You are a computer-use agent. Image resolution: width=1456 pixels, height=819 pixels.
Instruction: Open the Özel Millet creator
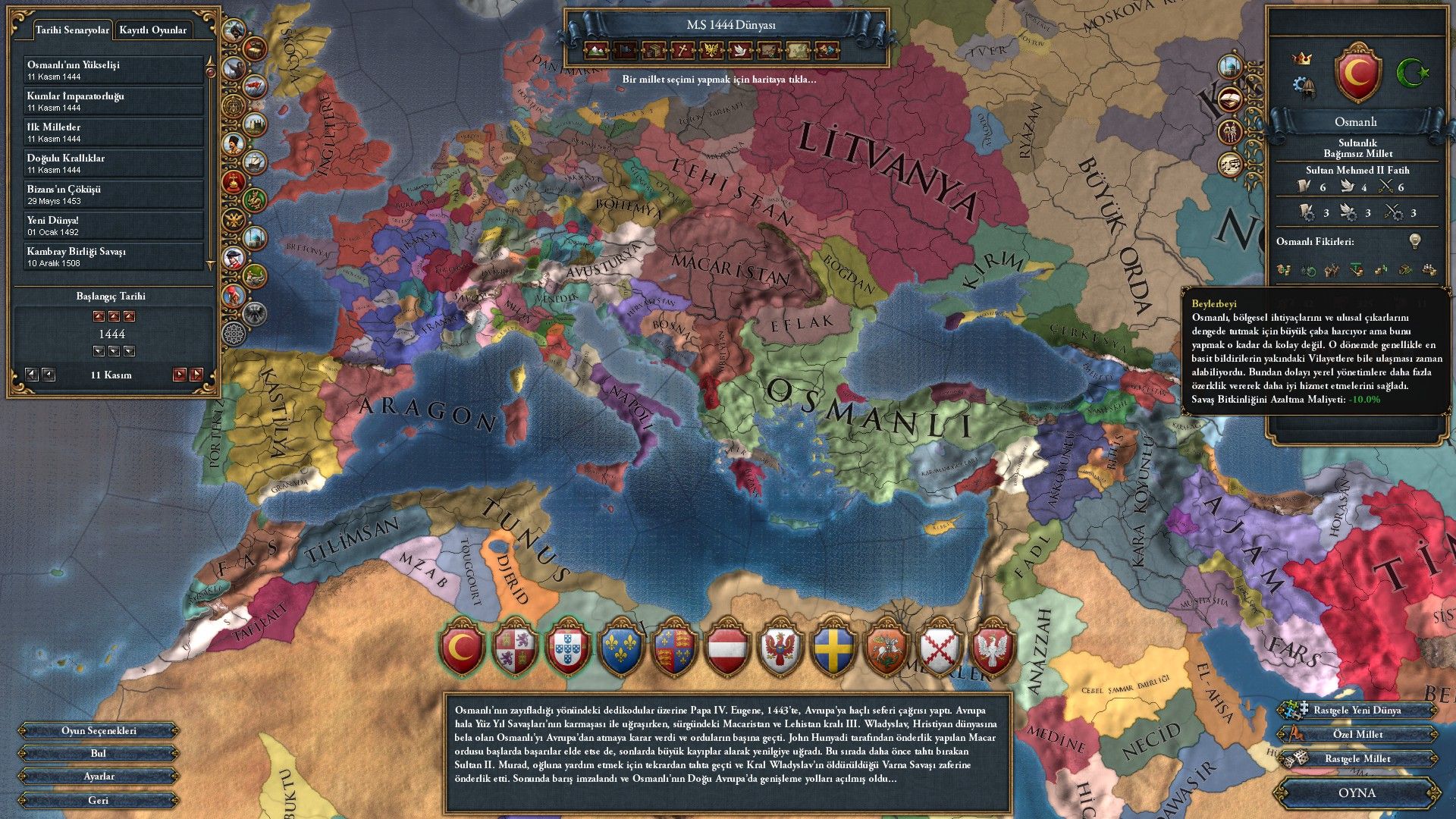click(x=1357, y=735)
